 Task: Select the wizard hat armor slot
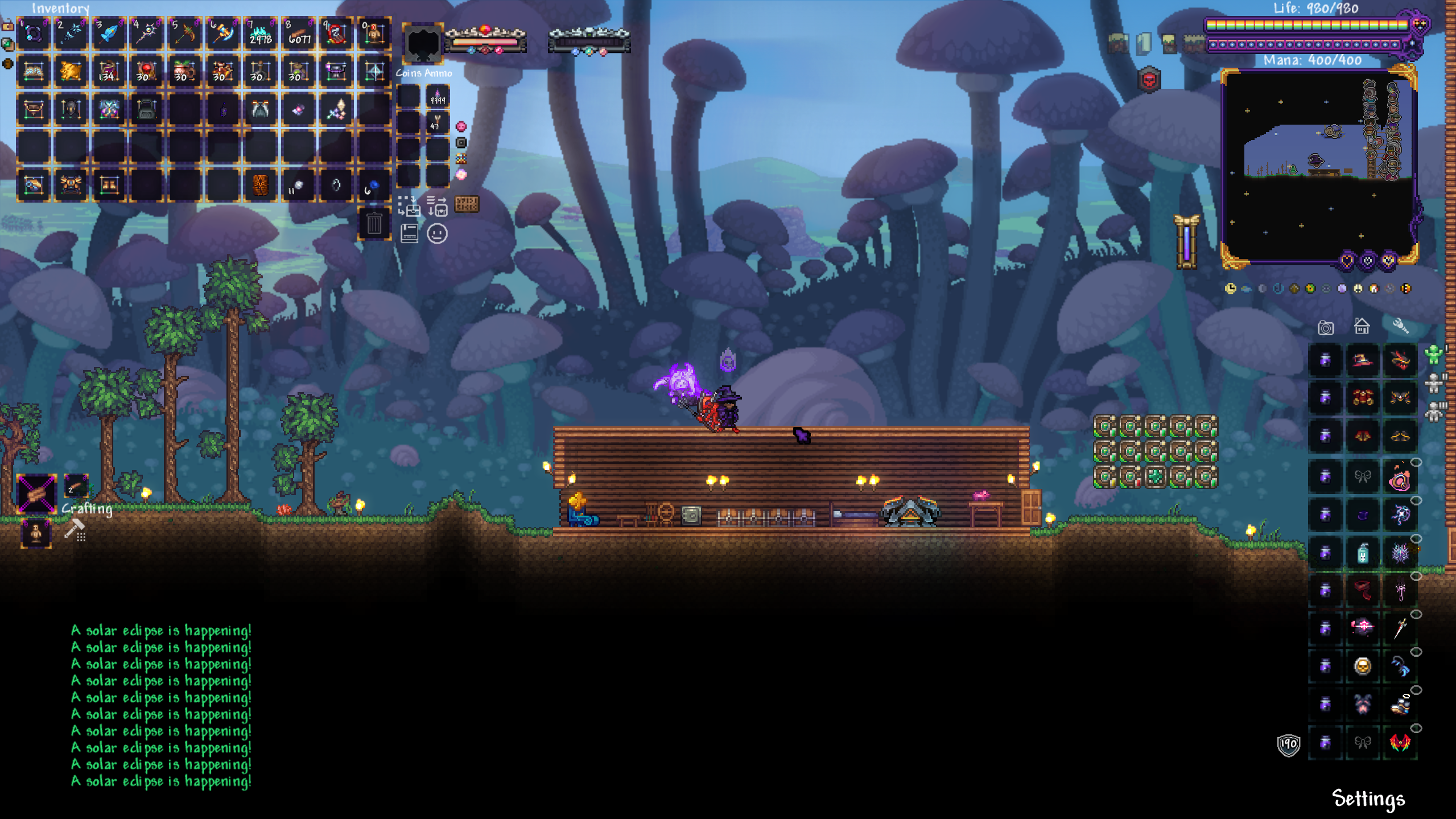(x=1363, y=360)
